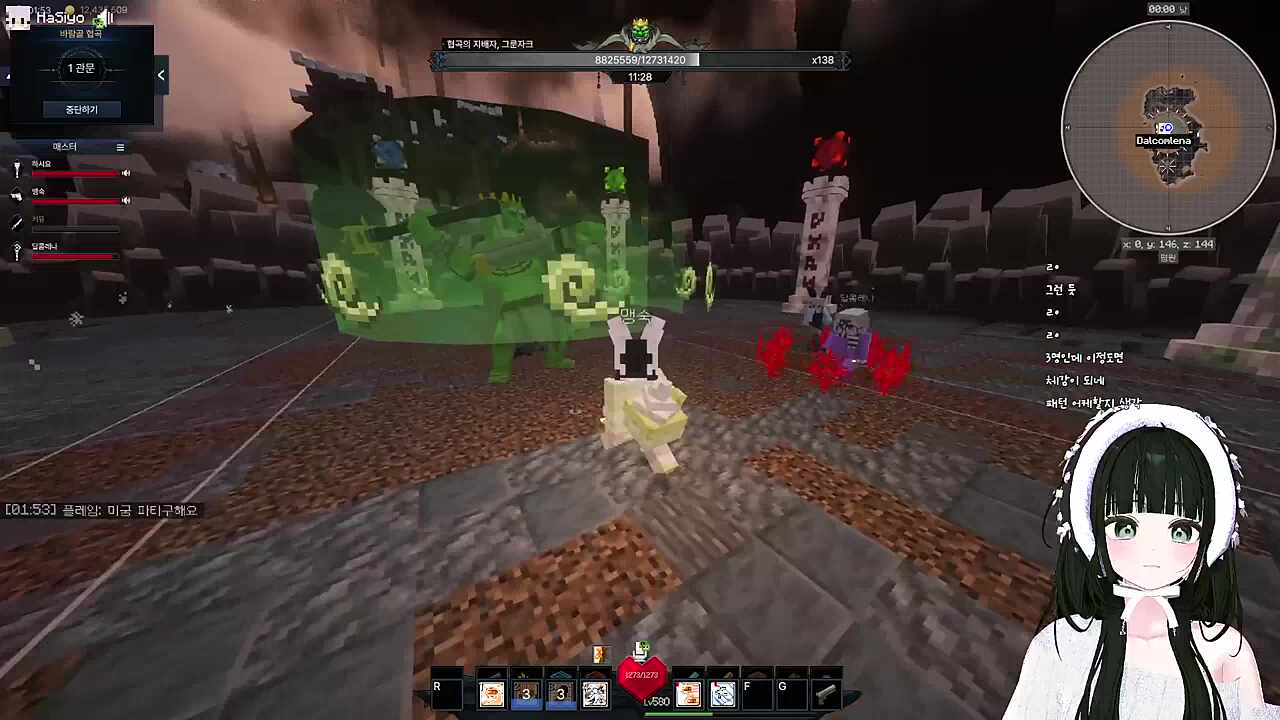Select the gun item in the last hotbar slot
The image size is (1280, 720).
(x=825, y=693)
